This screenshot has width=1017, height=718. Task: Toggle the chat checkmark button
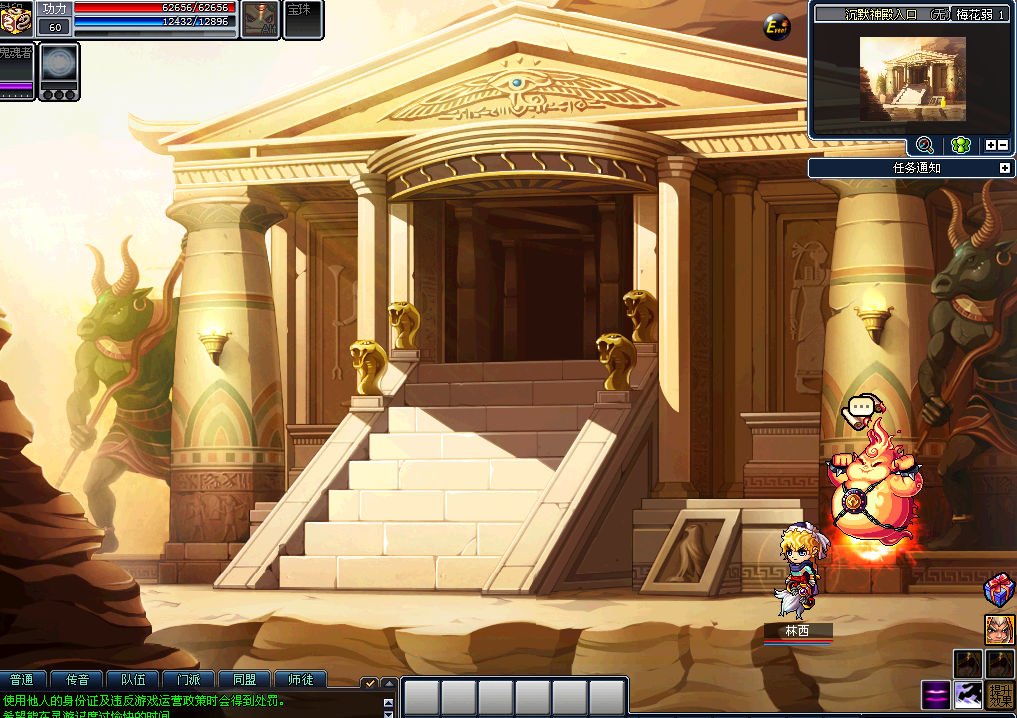point(369,682)
